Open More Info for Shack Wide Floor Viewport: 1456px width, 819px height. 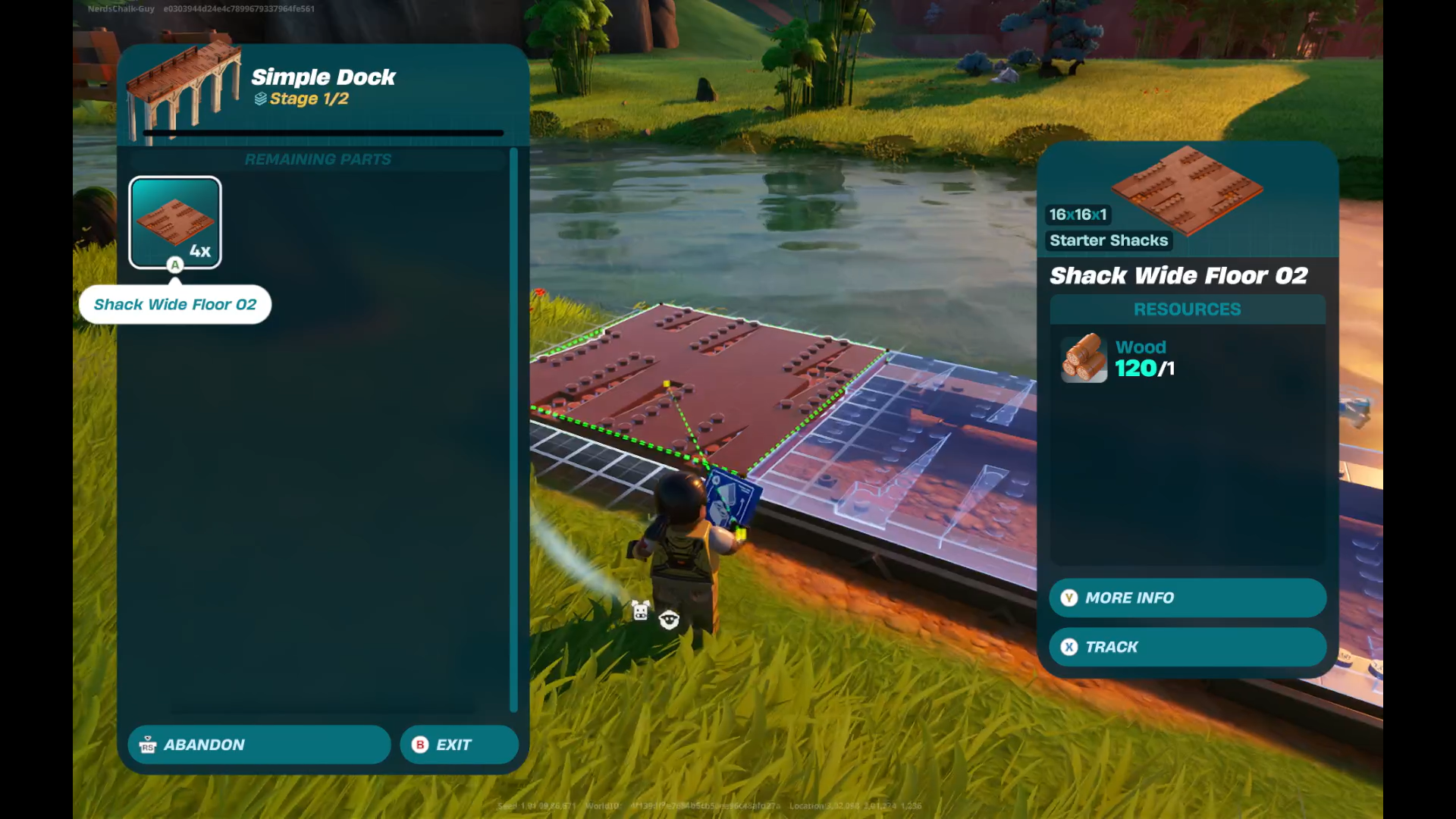1187,598
